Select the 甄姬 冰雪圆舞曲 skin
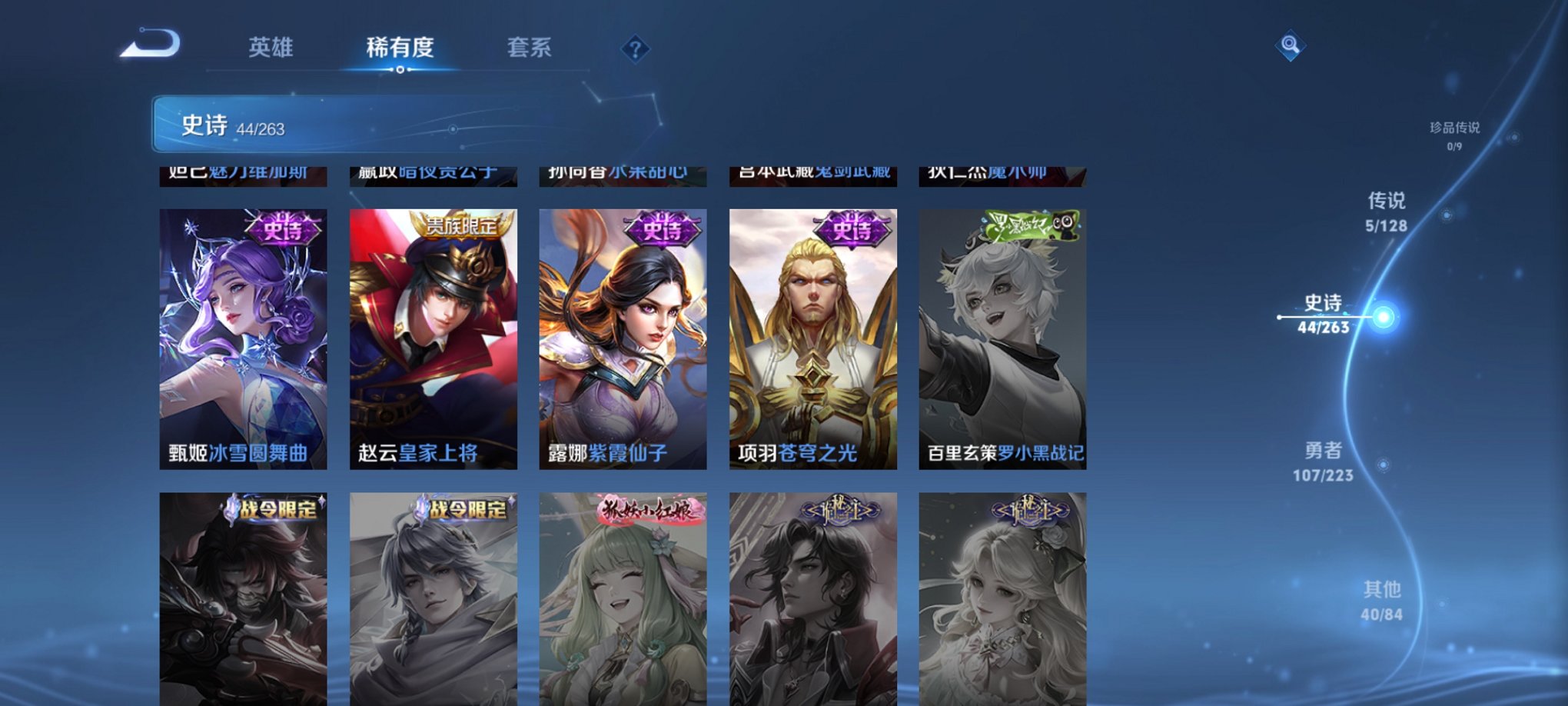This screenshot has height=706, width=1568. point(242,338)
